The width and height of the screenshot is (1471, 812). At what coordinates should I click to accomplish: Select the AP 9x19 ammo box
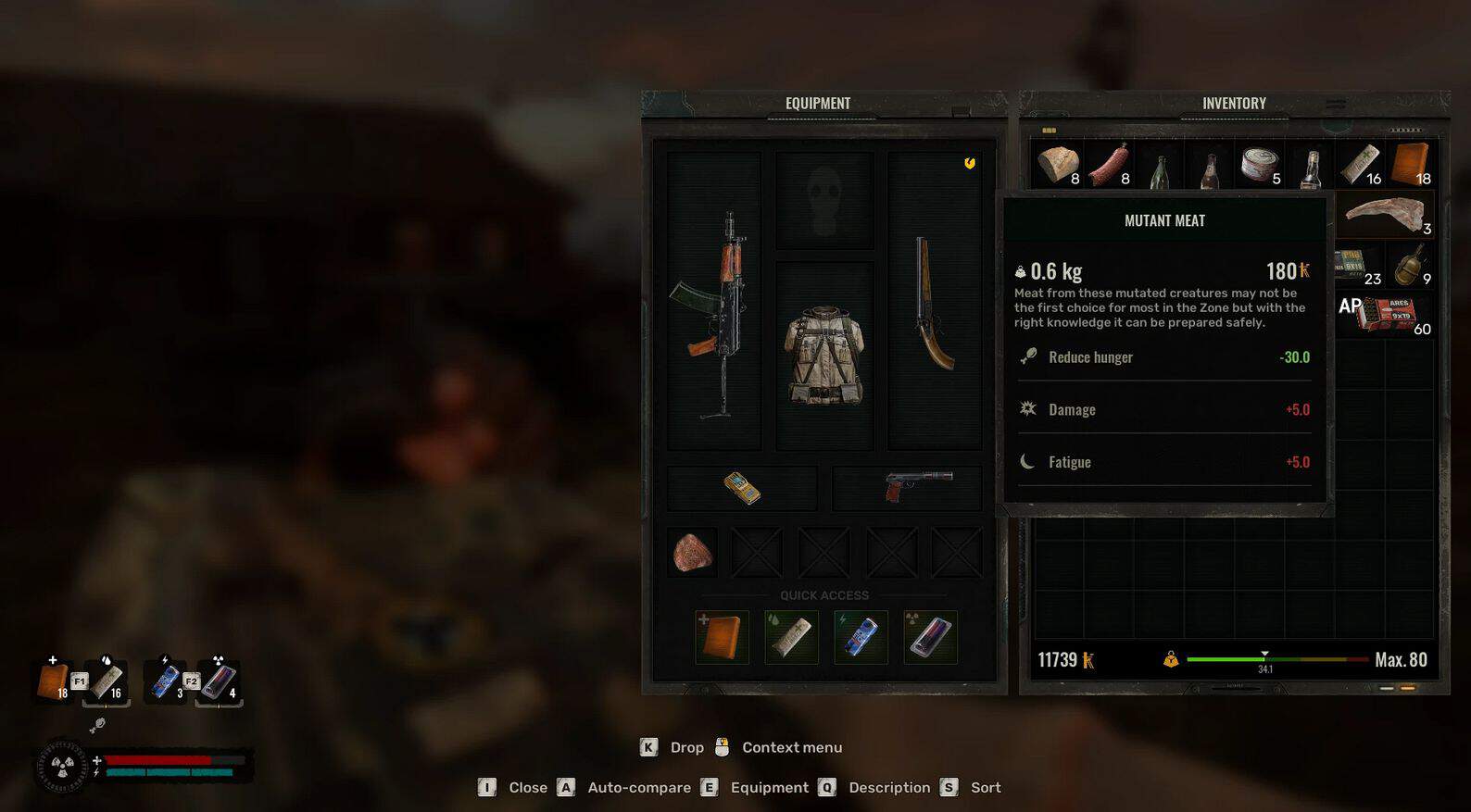(x=1385, y=315)
